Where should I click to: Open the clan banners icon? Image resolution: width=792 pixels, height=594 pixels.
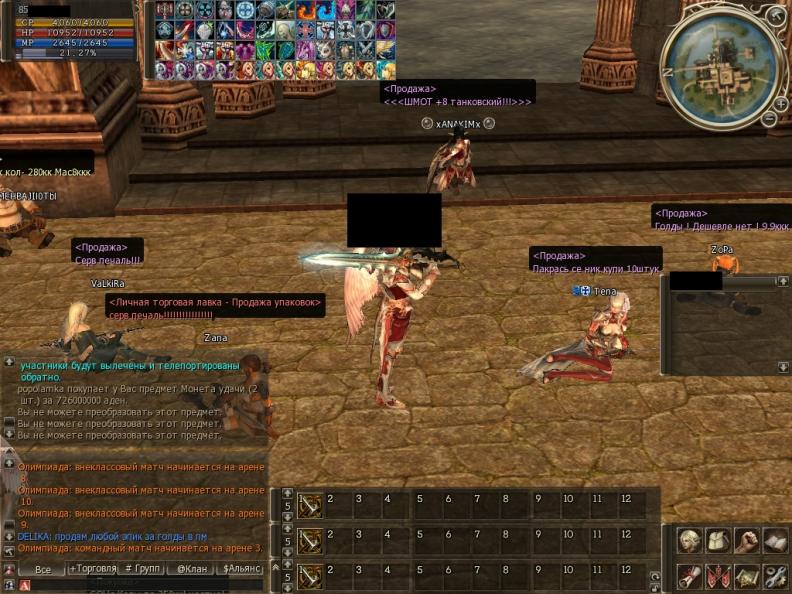(x=718, y=576)
